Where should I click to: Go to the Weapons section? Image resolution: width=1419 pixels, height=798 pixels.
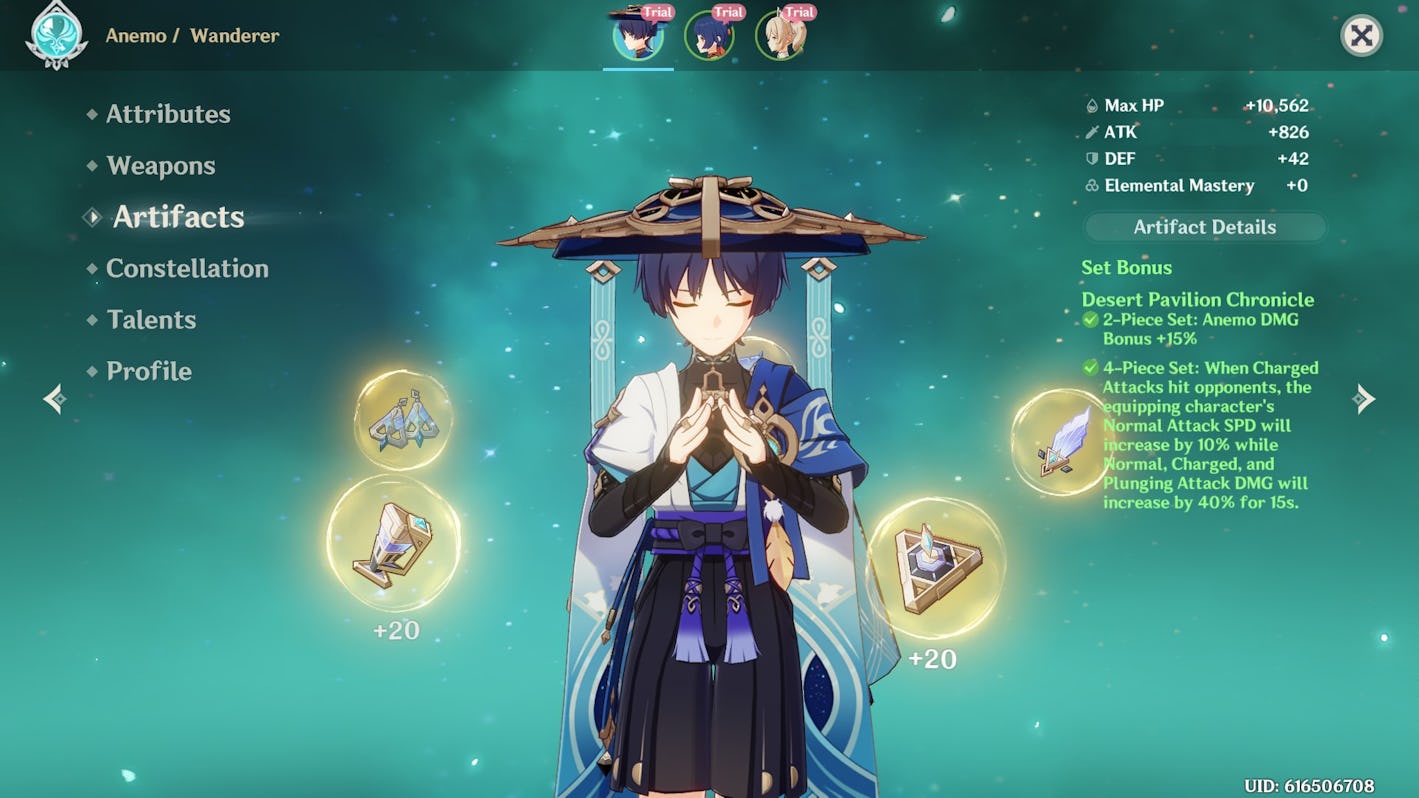(x=161, y=165)
